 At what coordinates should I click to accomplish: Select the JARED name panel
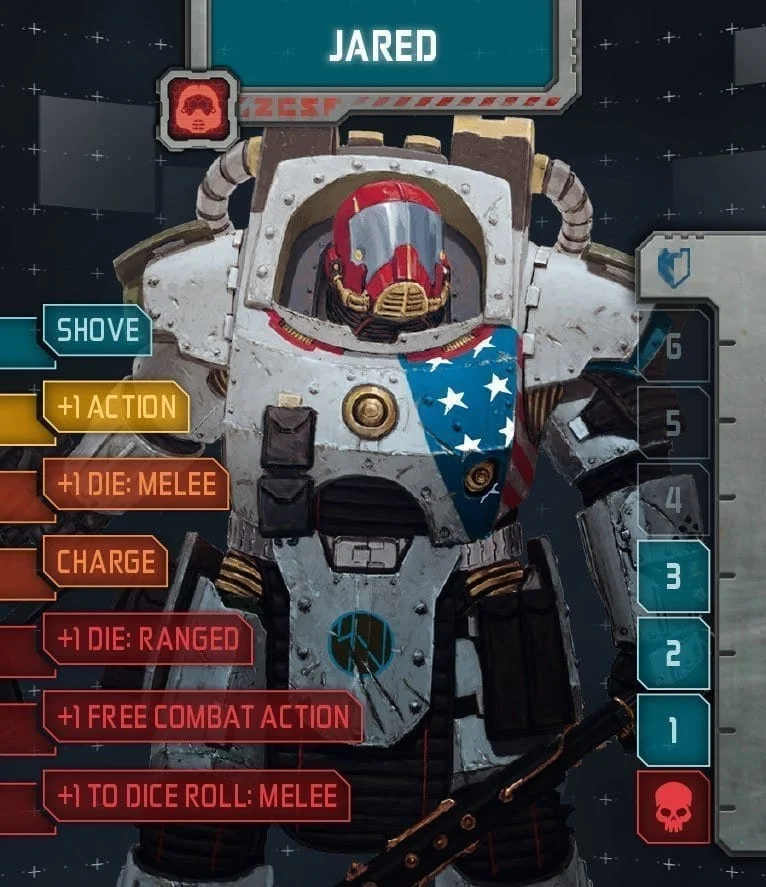[384, 46]
